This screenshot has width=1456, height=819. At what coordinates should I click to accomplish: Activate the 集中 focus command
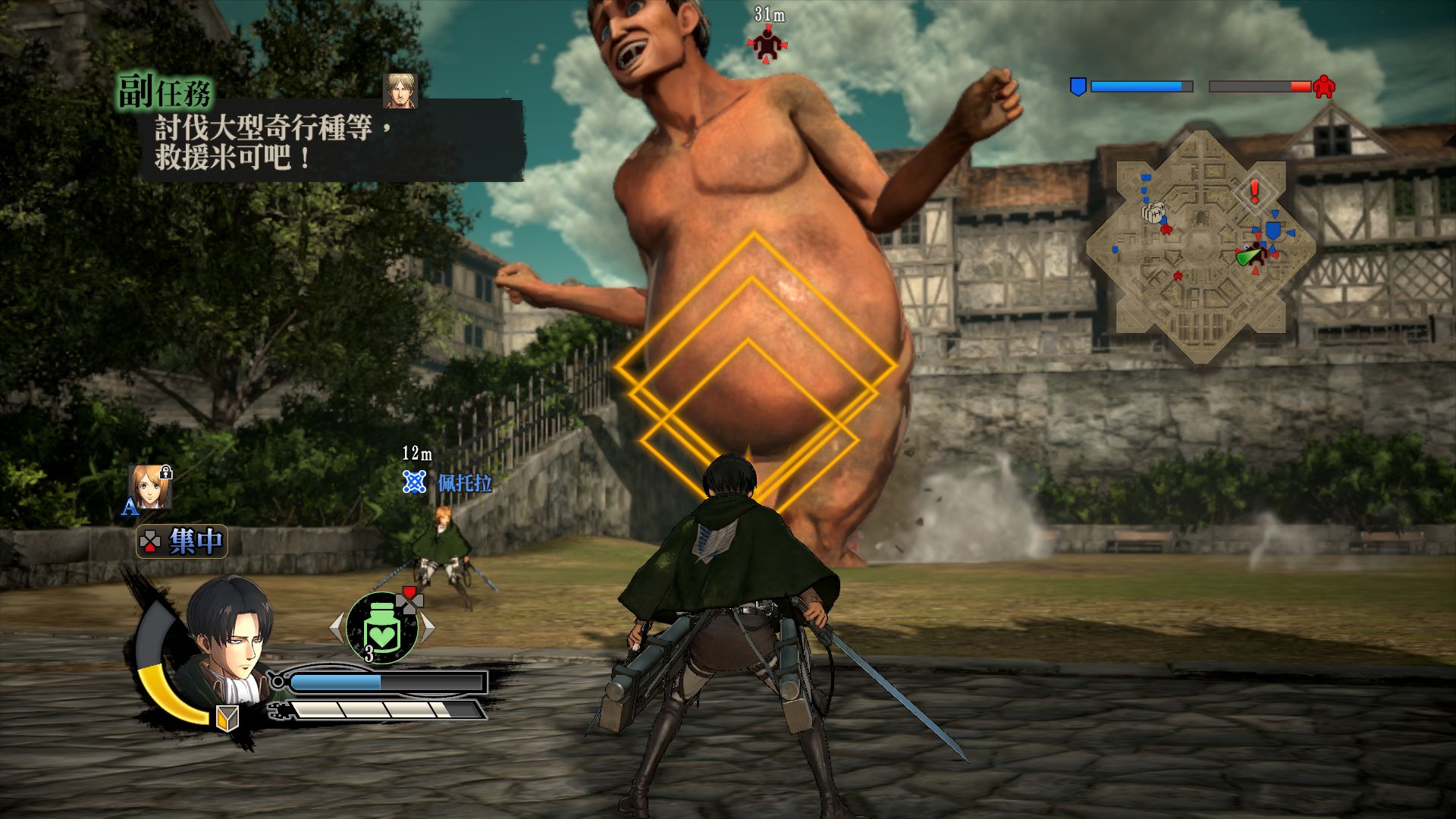click(x=182, y=541)
